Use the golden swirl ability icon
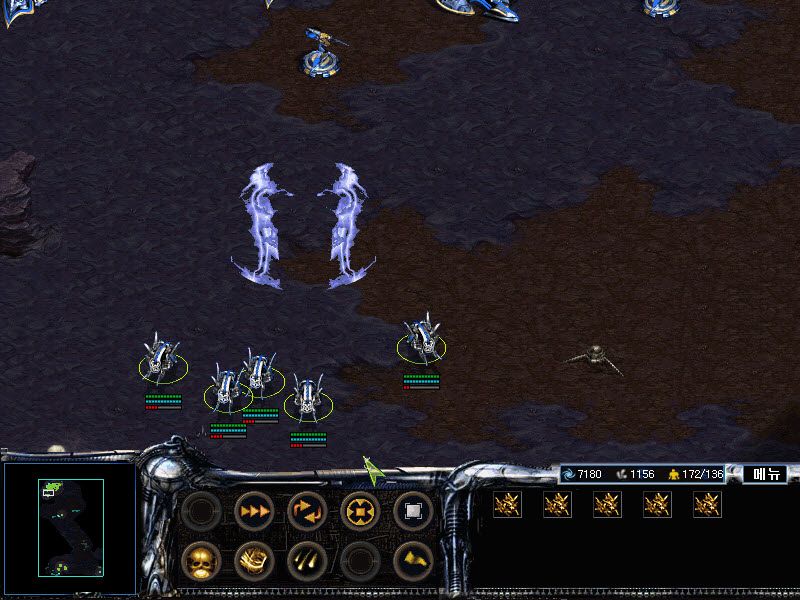800x600 pixels. pyautogui.click(x=254, y=562)
